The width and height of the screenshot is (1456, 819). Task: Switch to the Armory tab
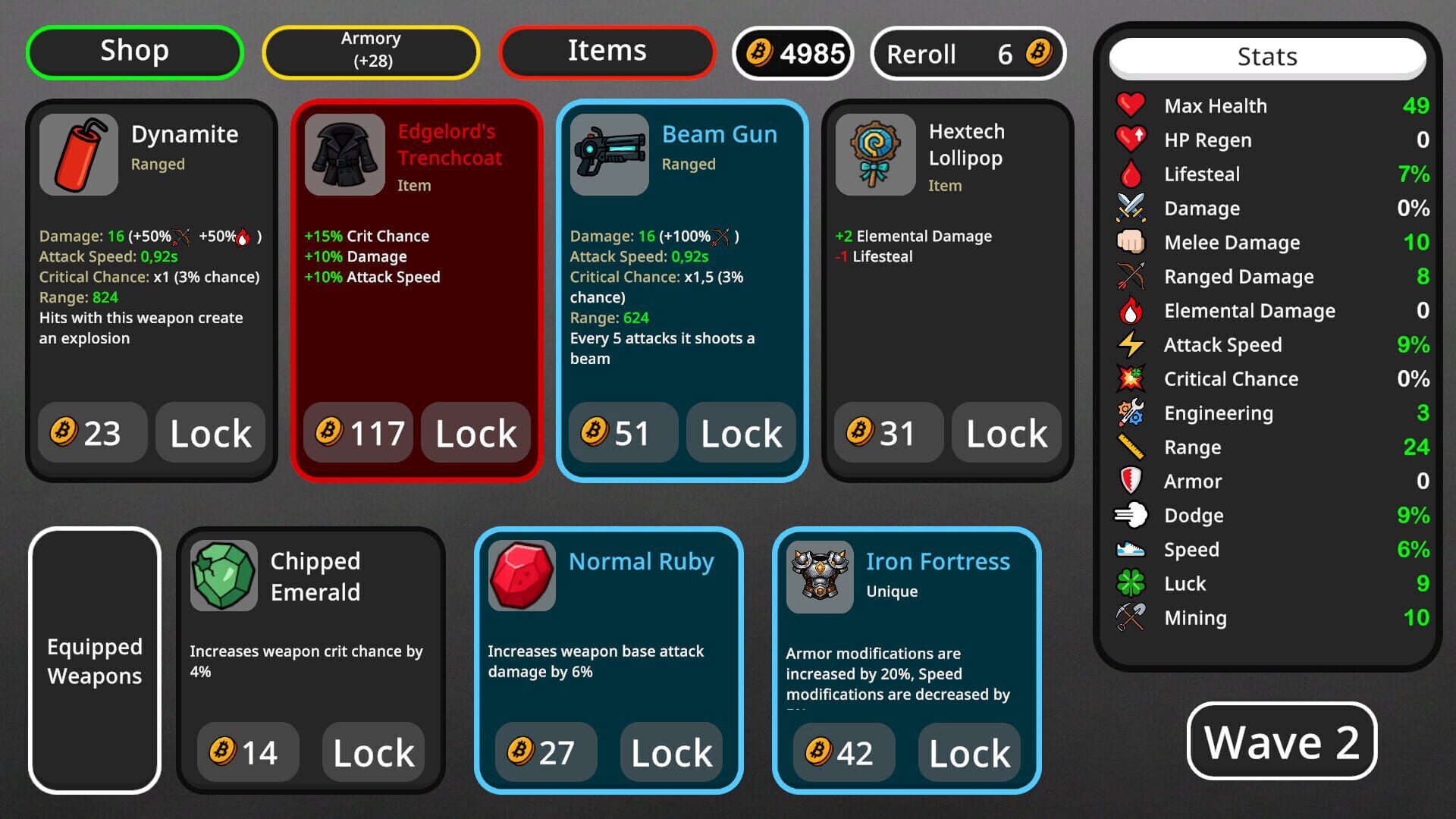(371, 52)
